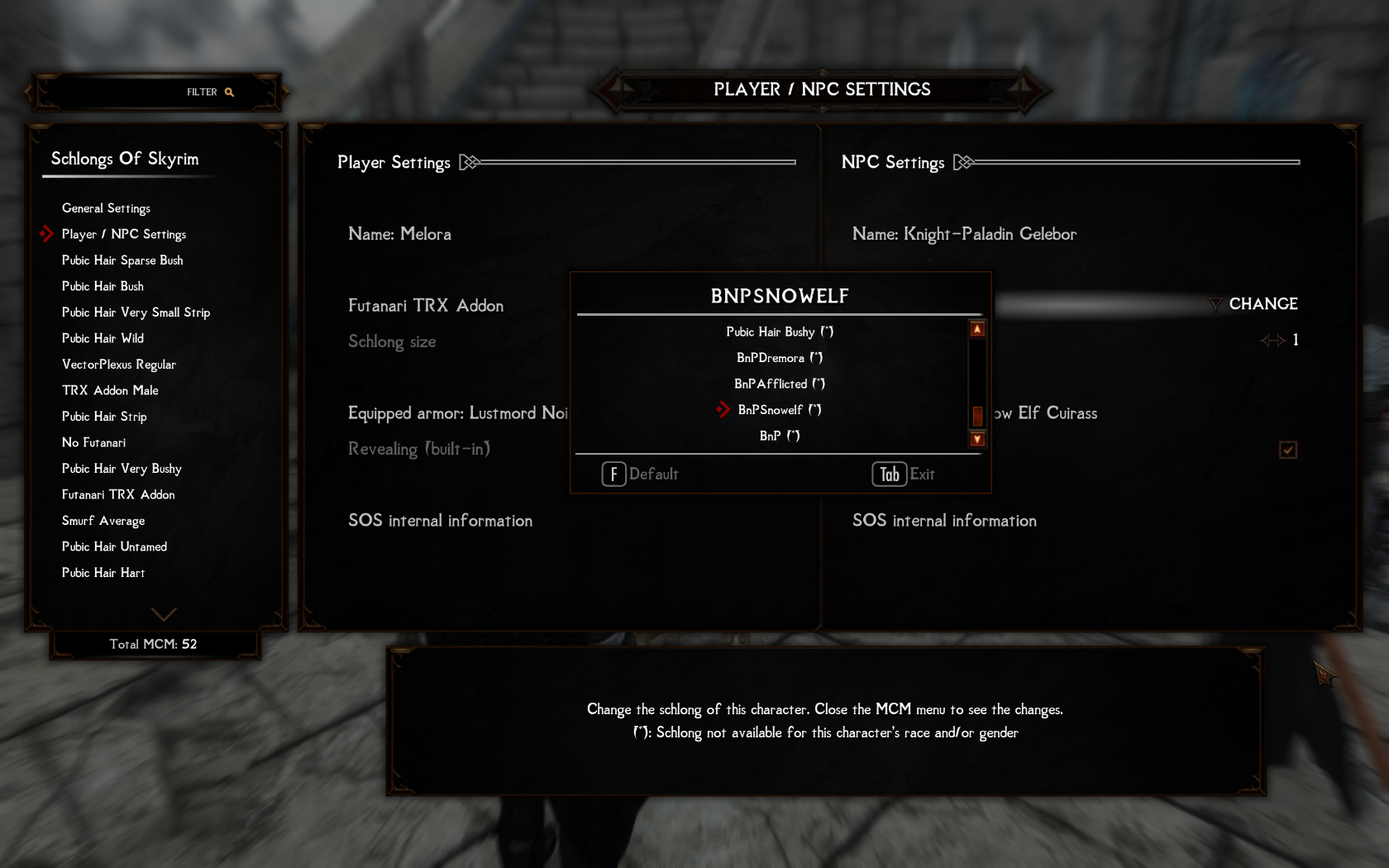The width and height of the screenshot is (1389, 868).
Task: Select Pubic Hair Bushy in the popup
Action: [778, 331]
